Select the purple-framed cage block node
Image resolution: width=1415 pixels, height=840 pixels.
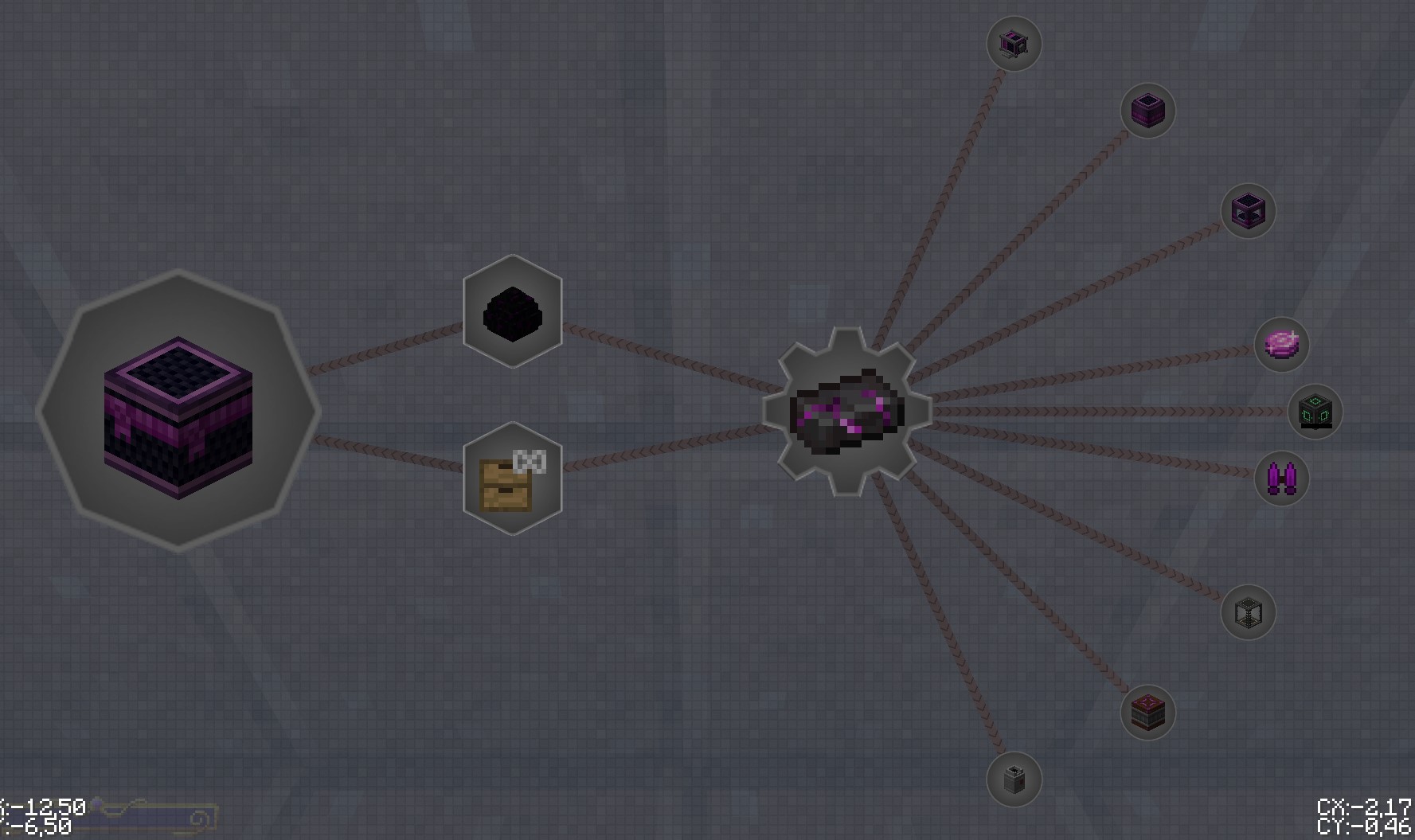tap(1249, 211)
